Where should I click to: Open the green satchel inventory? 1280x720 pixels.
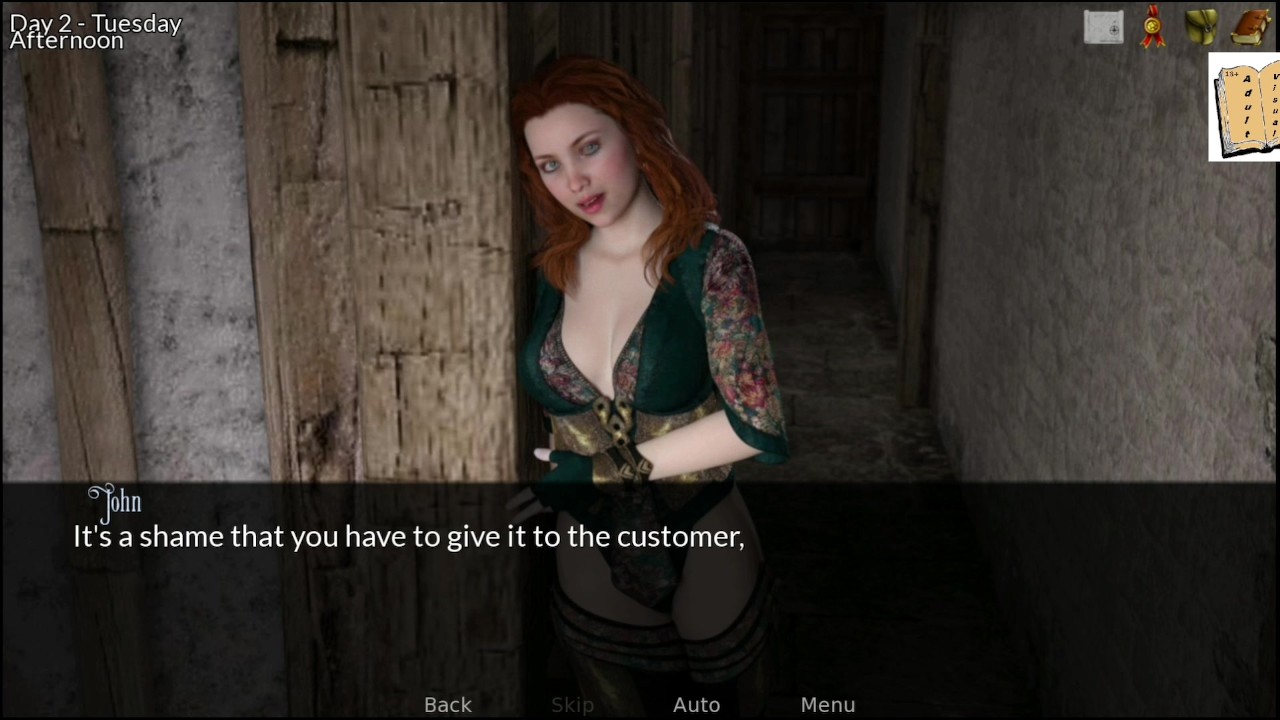point(1201,27)
